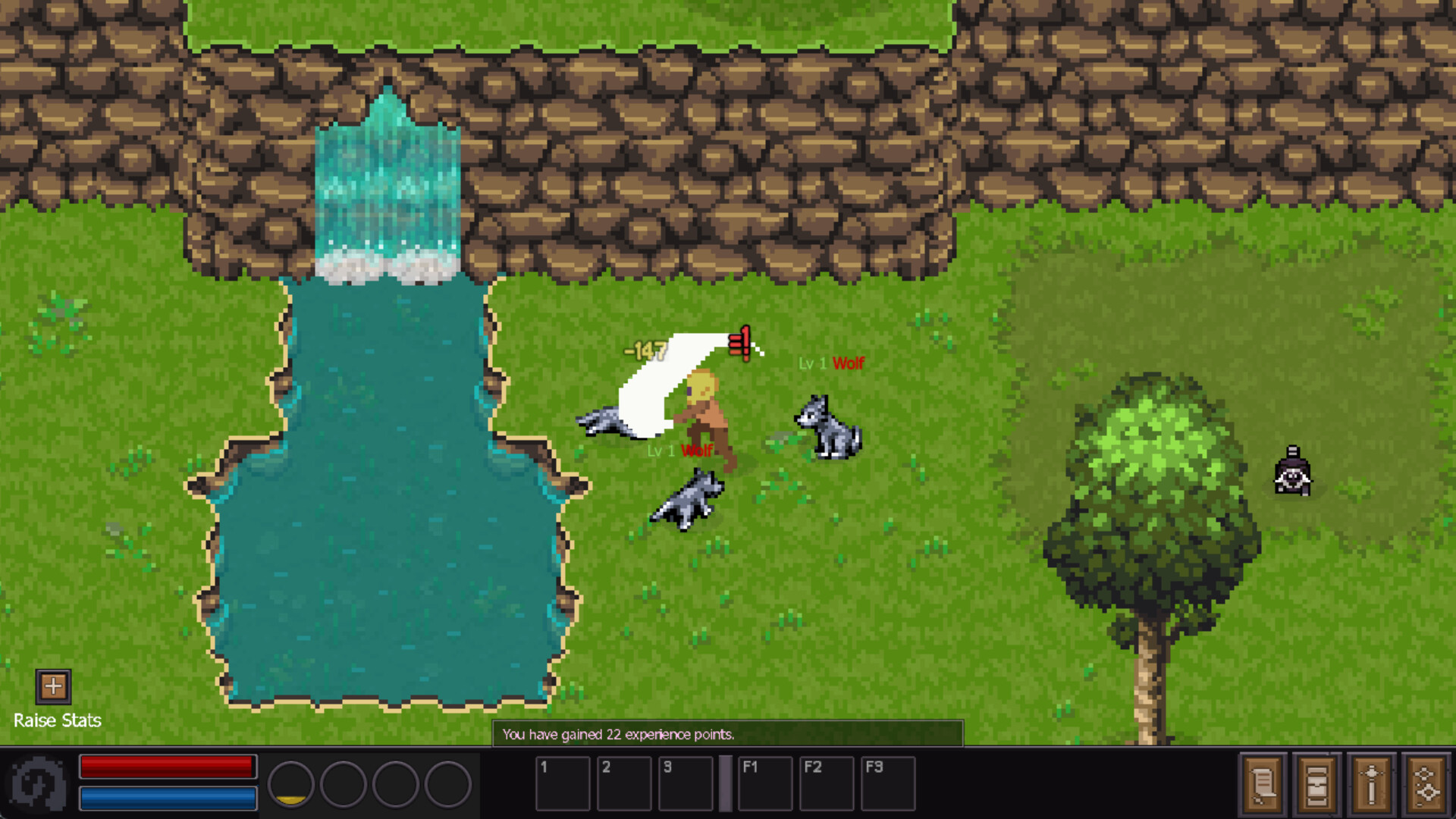Screen dimensions: 1456x819
Task: Select hotbar slot 1
Action: pos(563,783)
